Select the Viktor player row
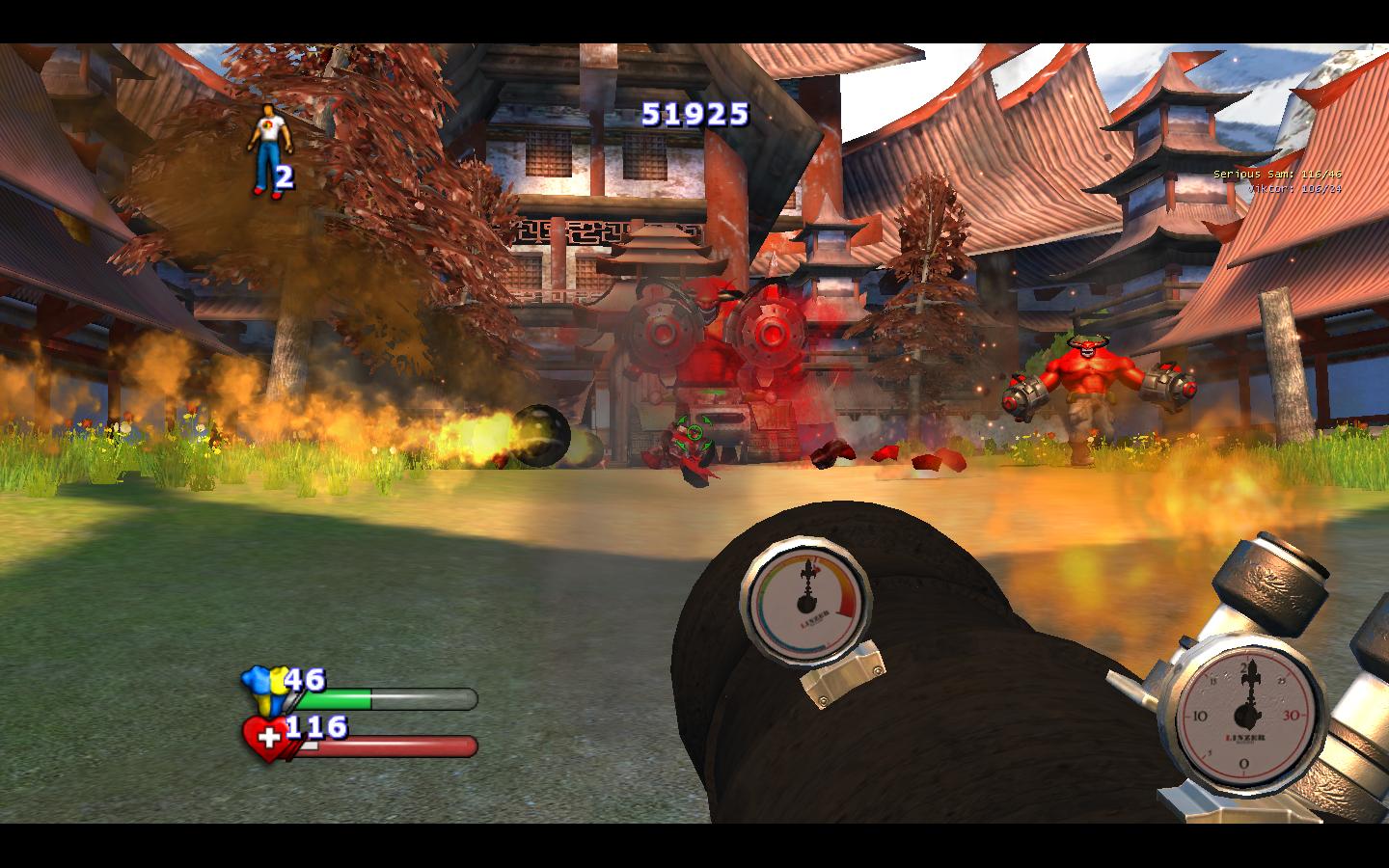This screenshot has height=868, width=1389. [x=1294, y=188]
